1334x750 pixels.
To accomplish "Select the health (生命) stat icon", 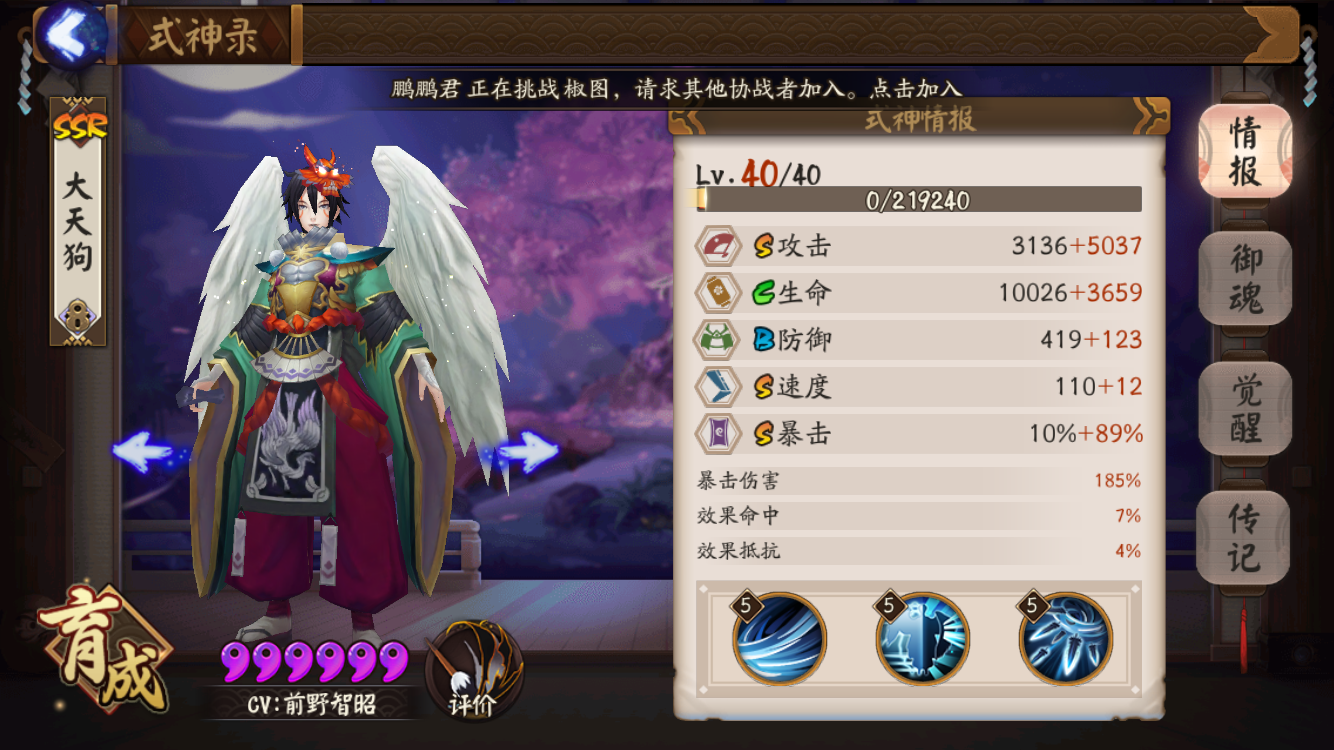I will point(720,293).
